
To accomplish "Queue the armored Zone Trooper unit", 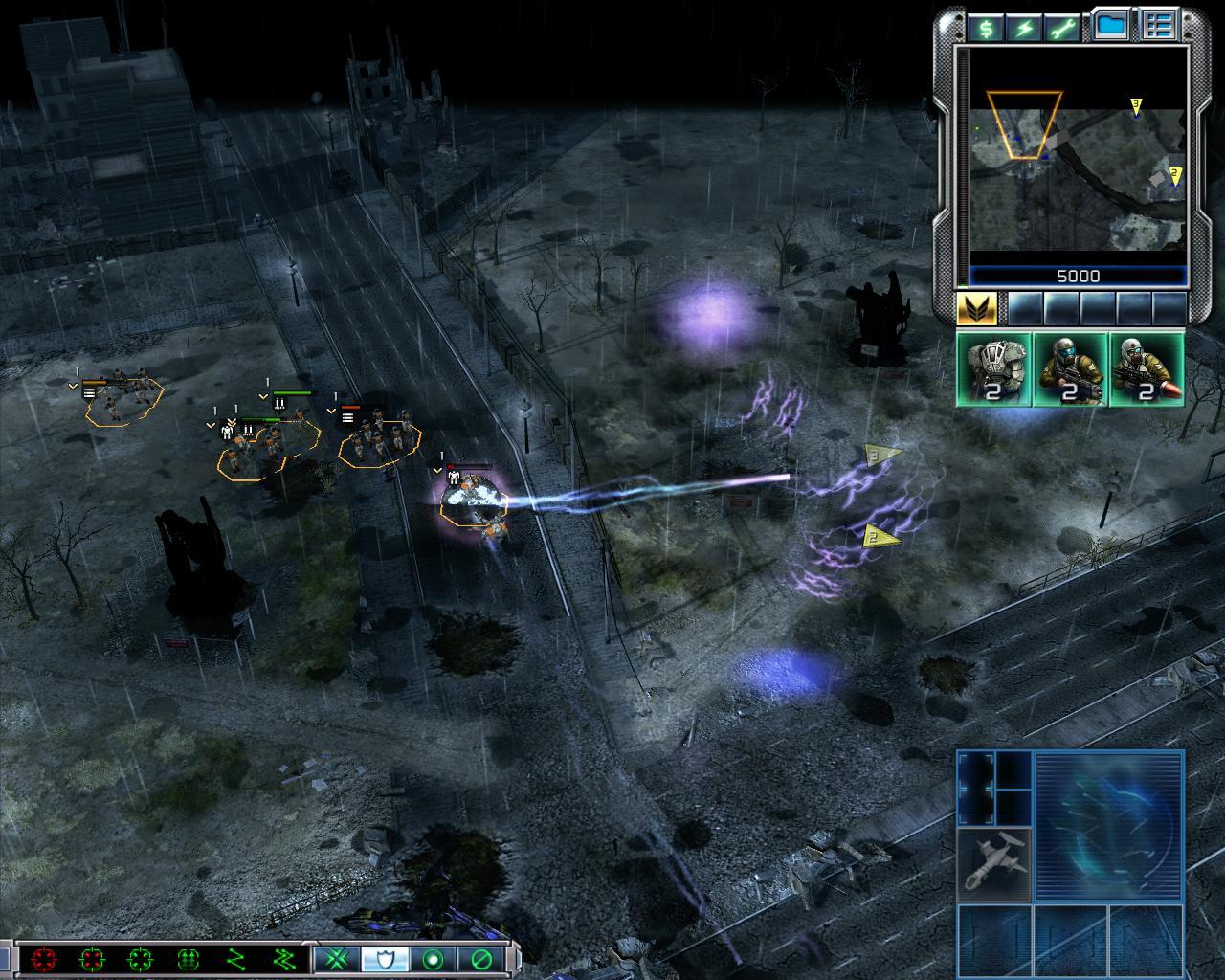I will [x=994, y=369].
